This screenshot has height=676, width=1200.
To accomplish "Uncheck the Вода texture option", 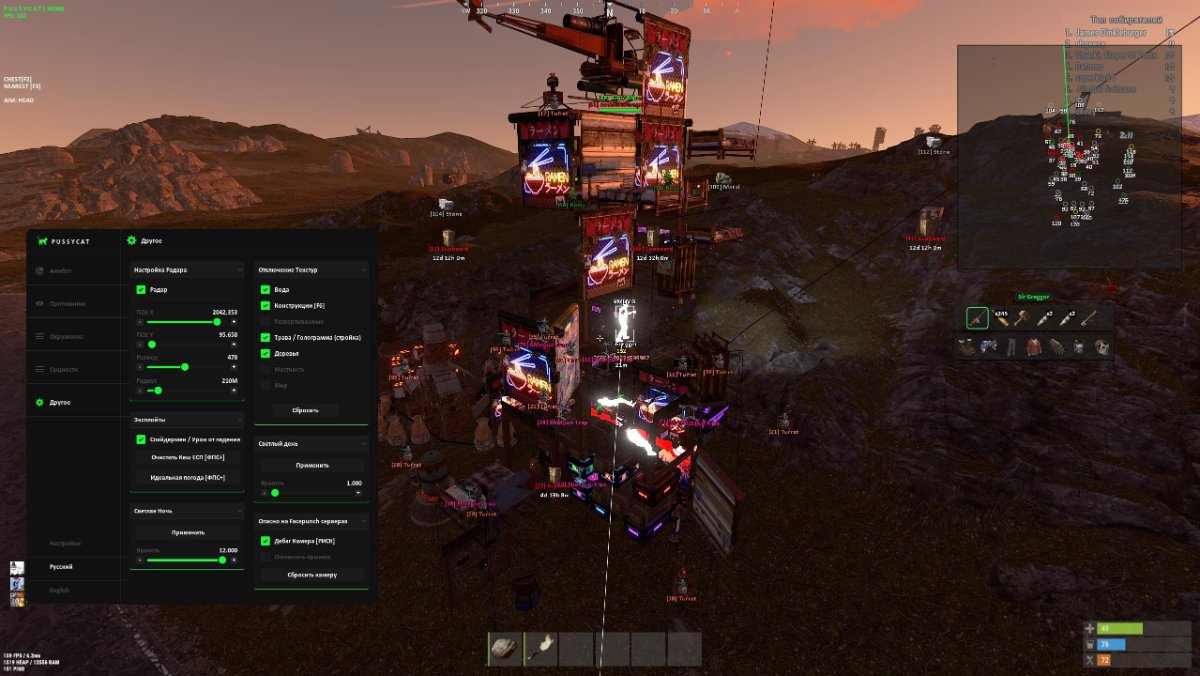I will click(266, 290).
